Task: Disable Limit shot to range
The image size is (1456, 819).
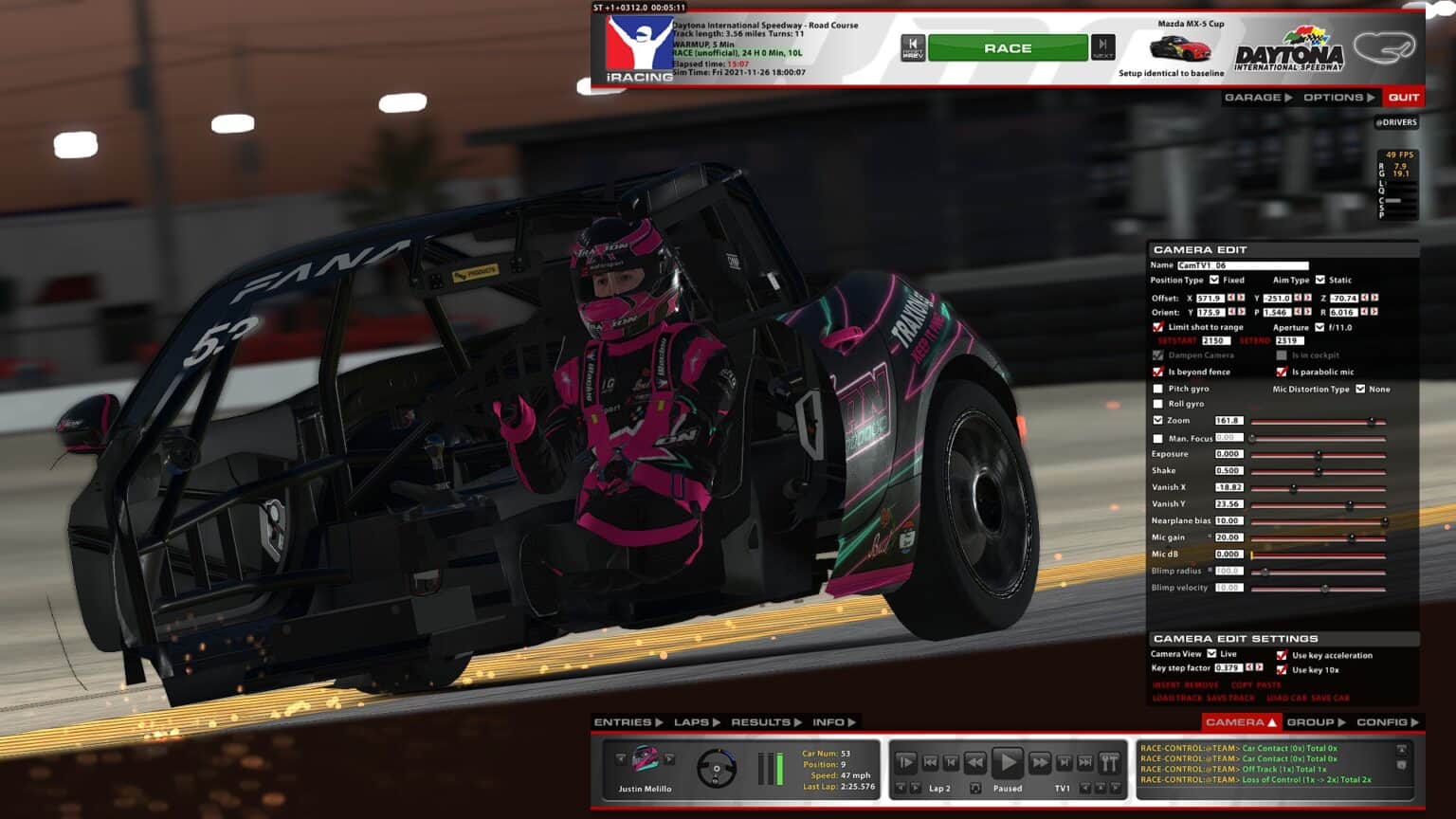Action: 1158,327
